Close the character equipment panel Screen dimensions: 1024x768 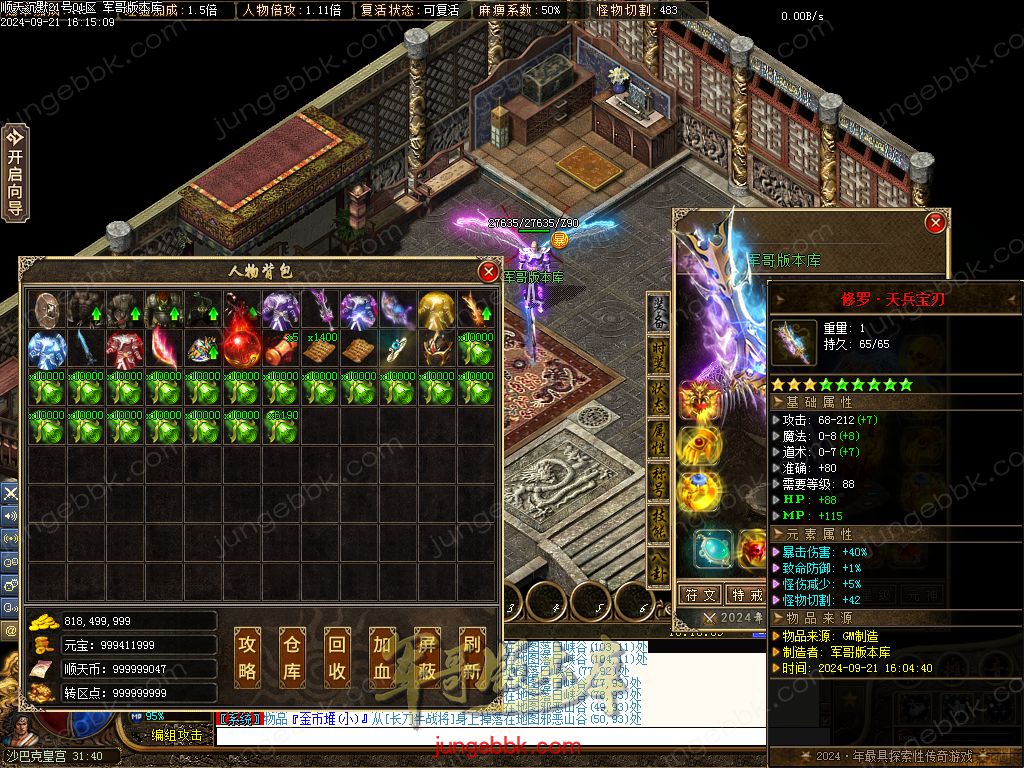click(x=935, y=222)
